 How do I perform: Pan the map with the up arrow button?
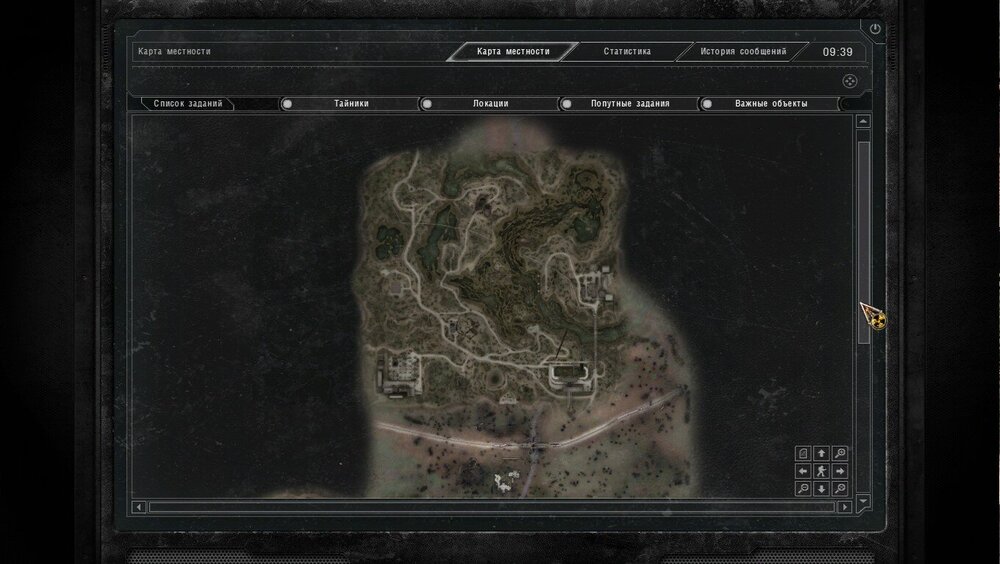pyautogui.click(x=821, y=452)
